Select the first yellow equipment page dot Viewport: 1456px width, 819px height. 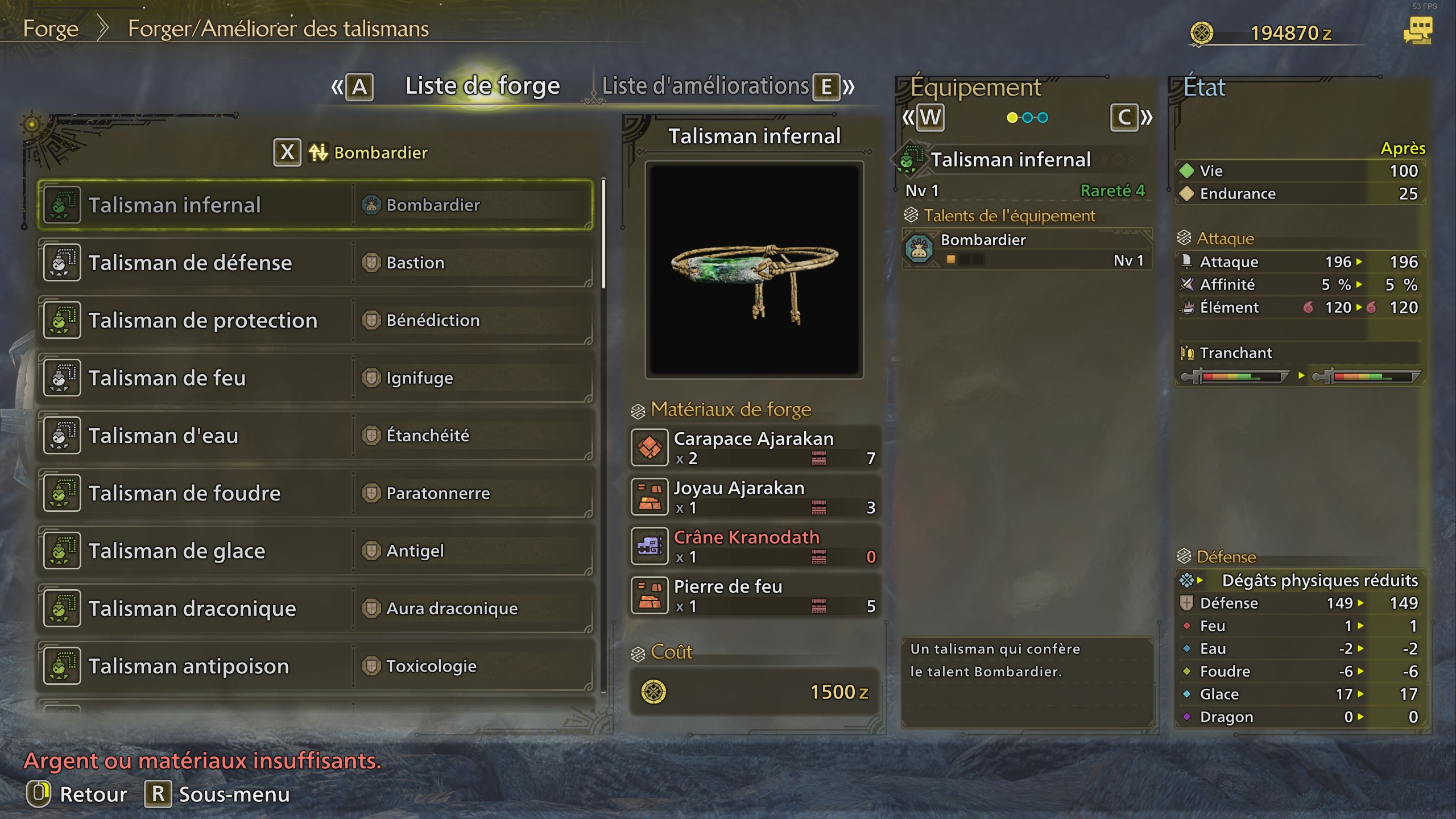tap(1012, 118)
